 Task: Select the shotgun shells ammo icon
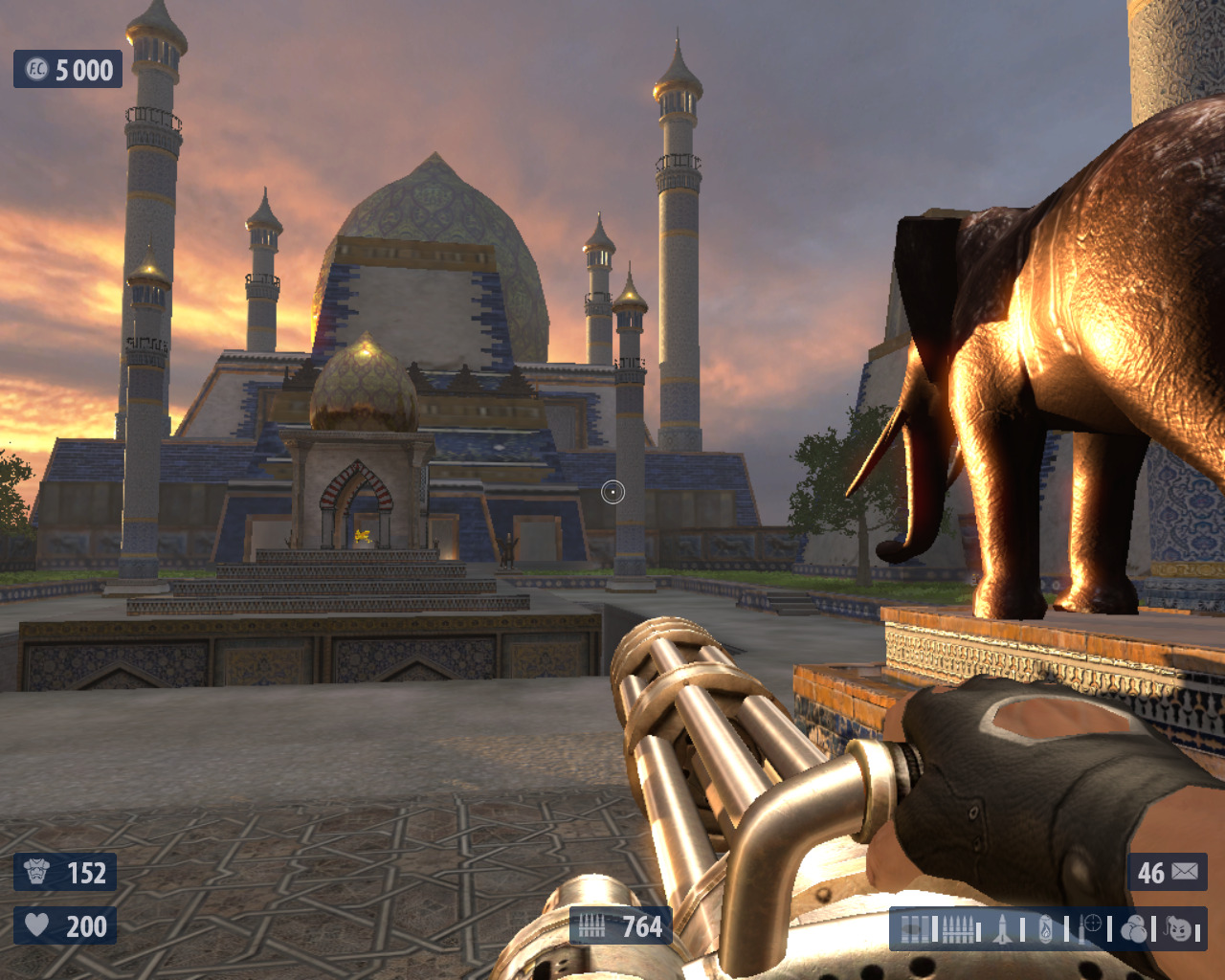click(x=915, y=929)
